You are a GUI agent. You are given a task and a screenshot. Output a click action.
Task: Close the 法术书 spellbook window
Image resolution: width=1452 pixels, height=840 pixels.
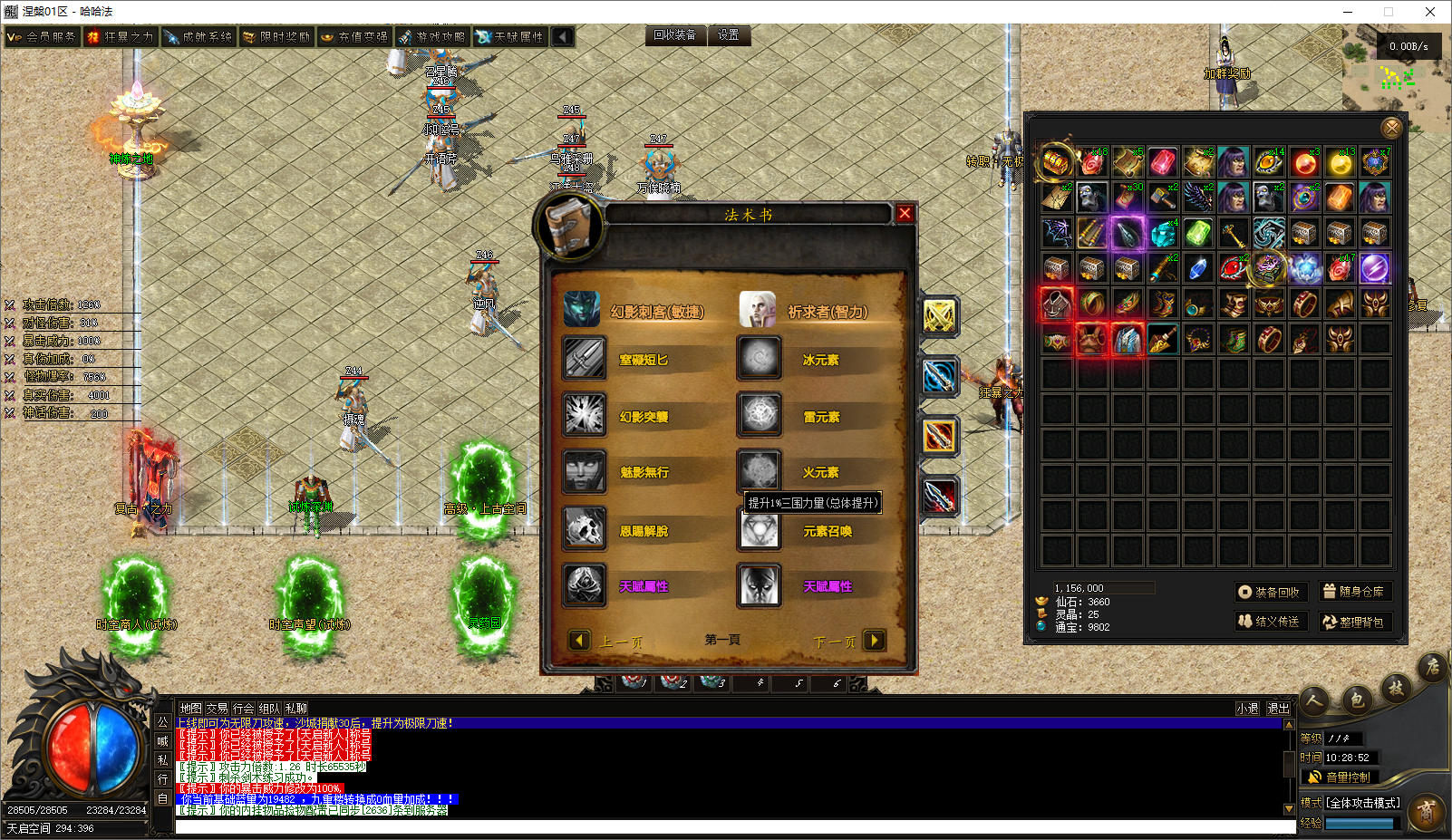point(905,213)
